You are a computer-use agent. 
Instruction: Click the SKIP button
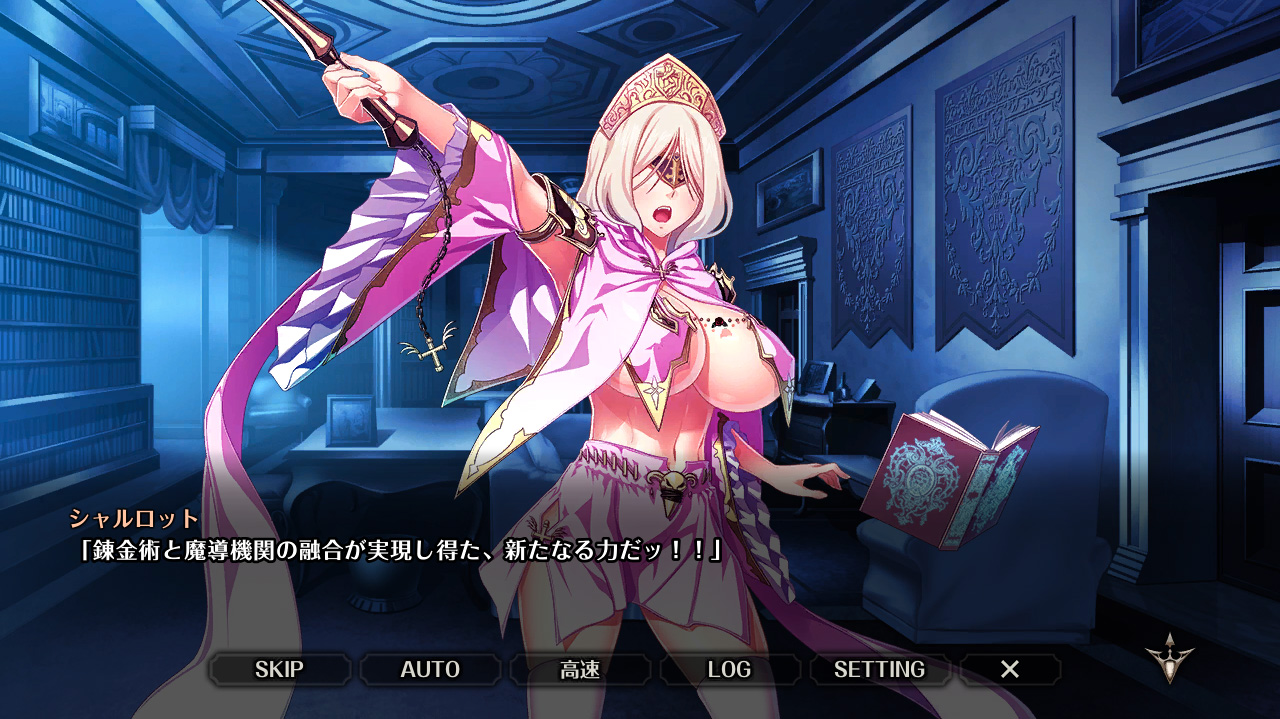pos(279,670)
